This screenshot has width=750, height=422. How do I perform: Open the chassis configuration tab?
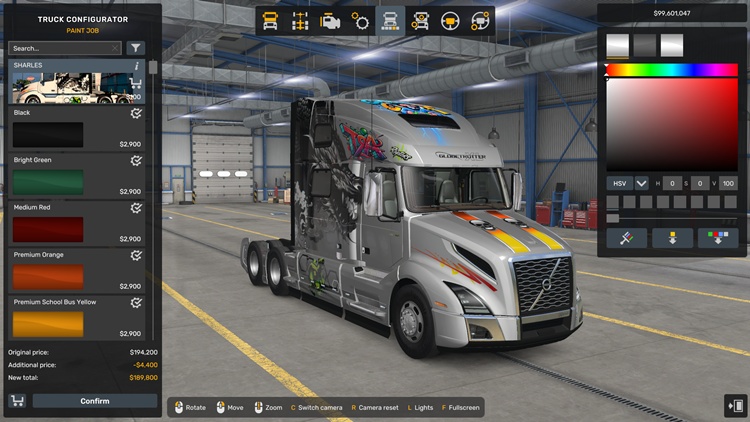pyautogui.click(x=299, y=20)
